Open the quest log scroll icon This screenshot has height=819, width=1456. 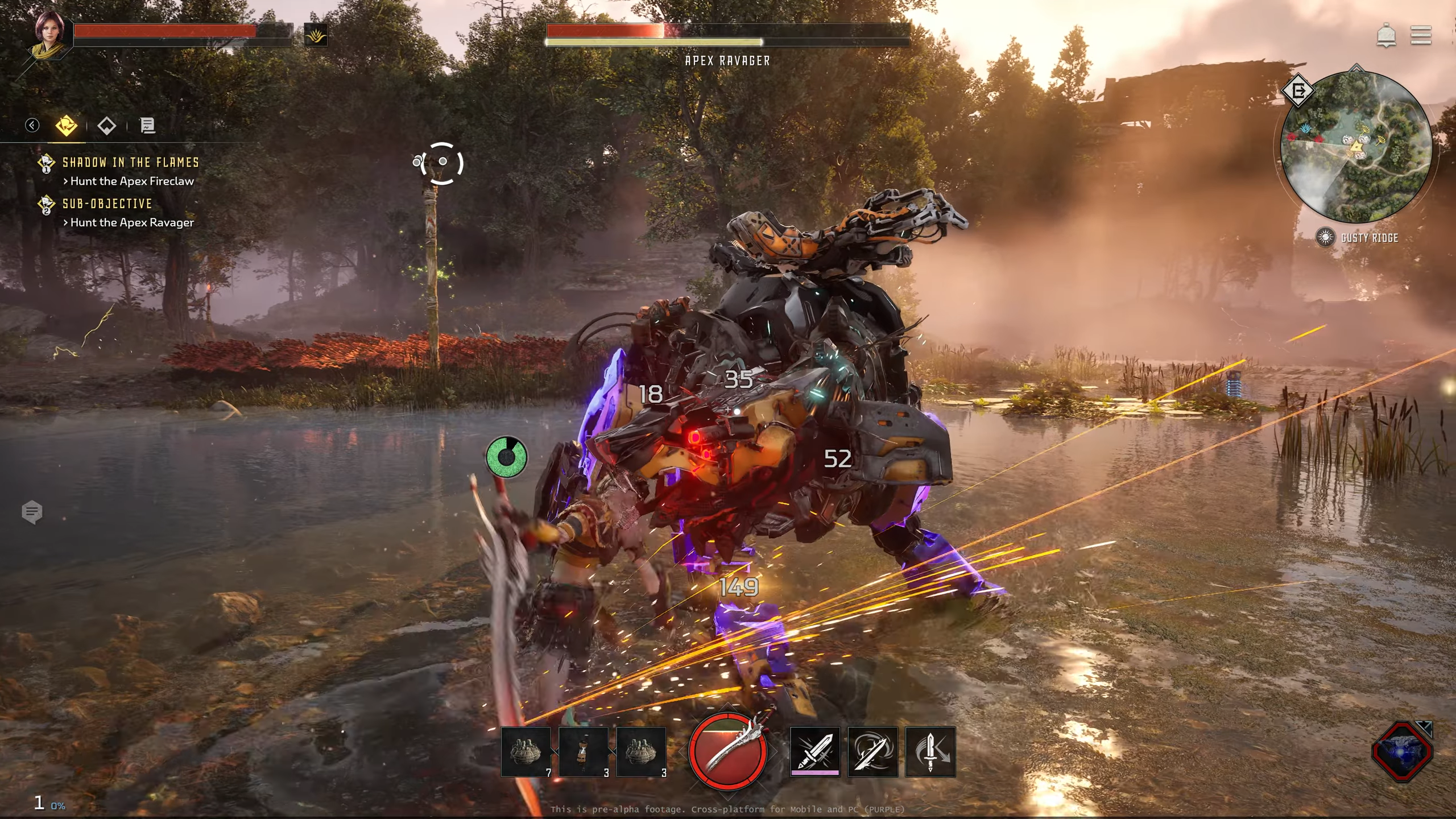[148, 126]
